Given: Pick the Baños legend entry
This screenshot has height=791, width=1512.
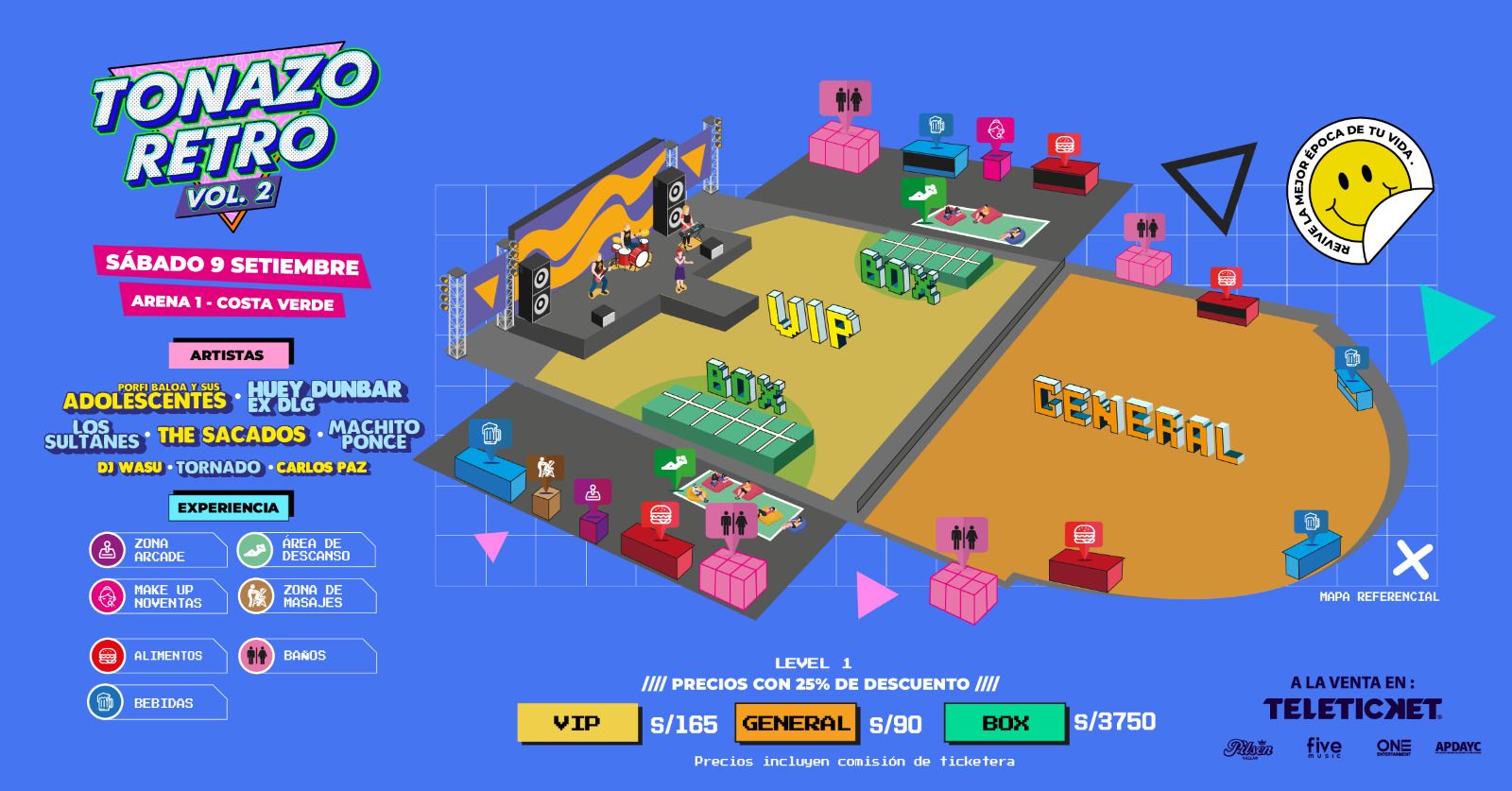Looking at the screenshot, I should pyautogui.click(x=306, y=656).
